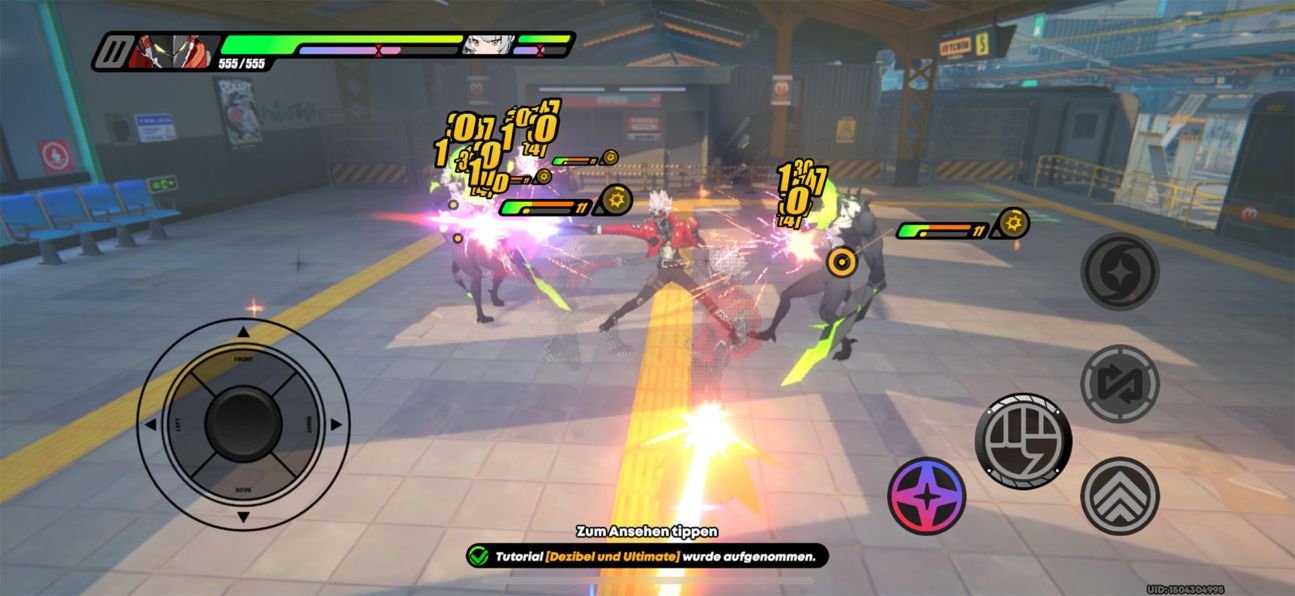The image size is (1295, 596).
Task: Use the swirl ultimate ability button
Action: point(1119,272)
